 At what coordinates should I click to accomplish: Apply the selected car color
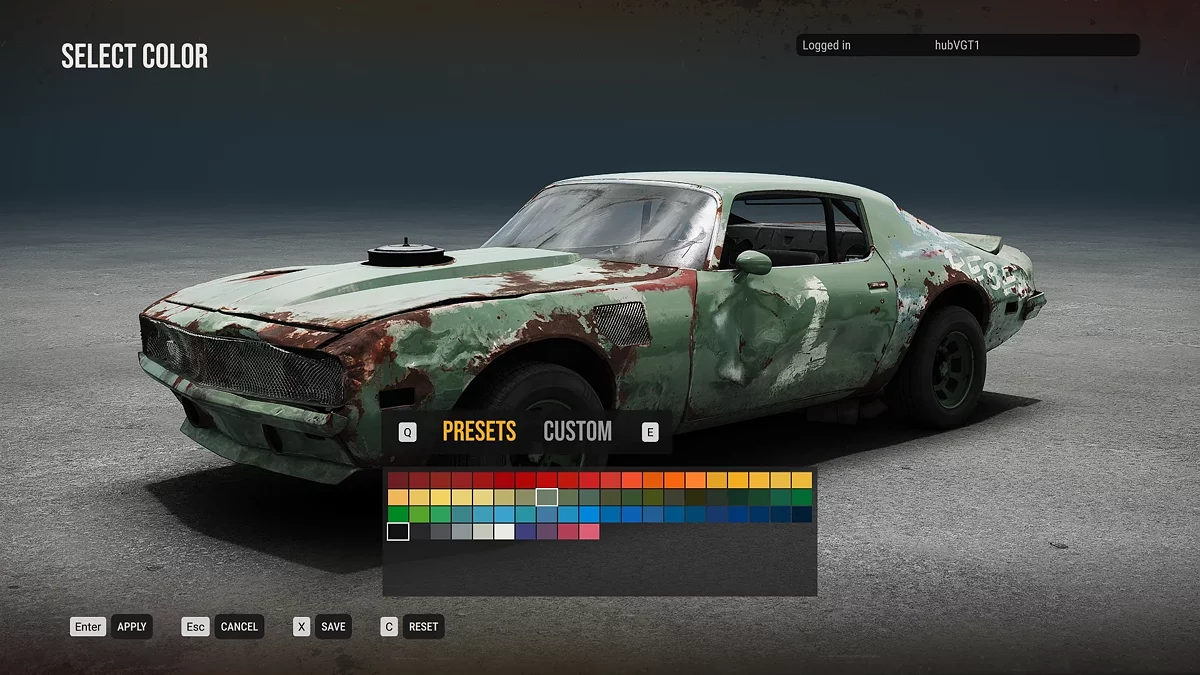(131, 627)
